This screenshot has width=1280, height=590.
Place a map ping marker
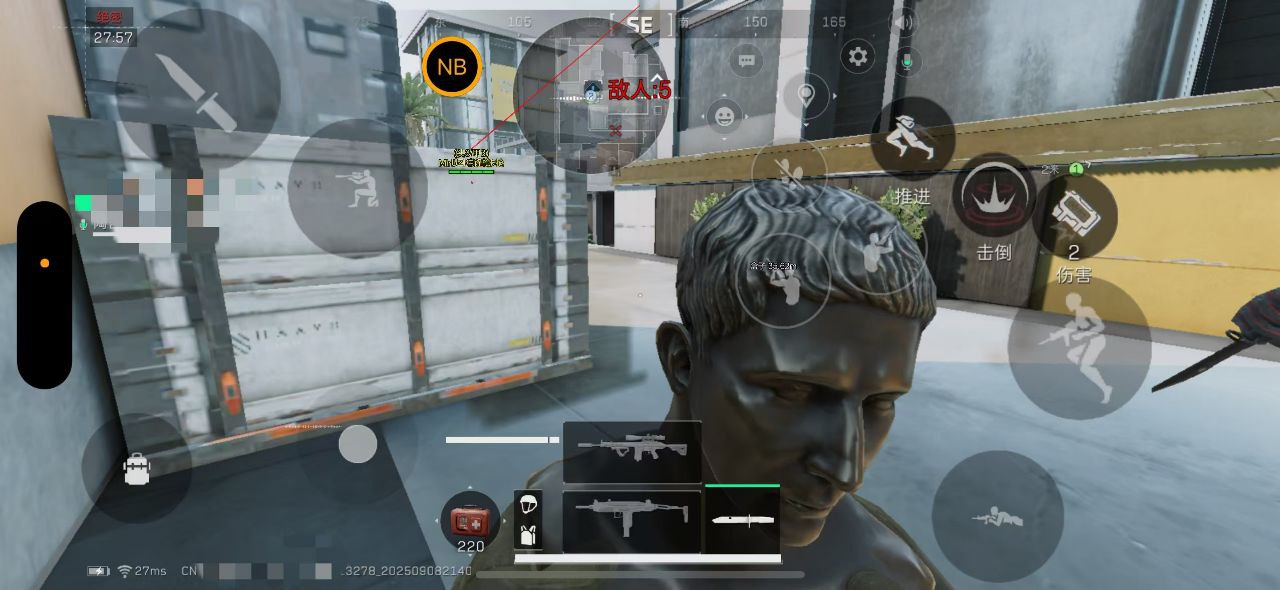(806, 98)
